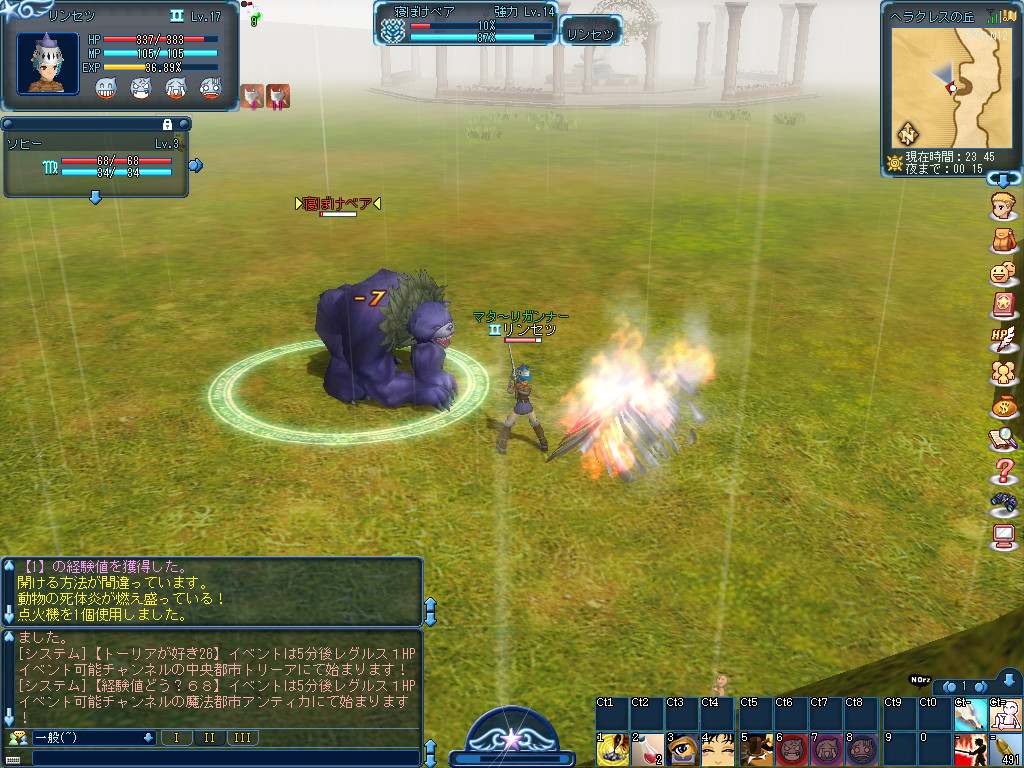Open the character info face icon
Screen dimensions: 1024x768
(1004, 208)
